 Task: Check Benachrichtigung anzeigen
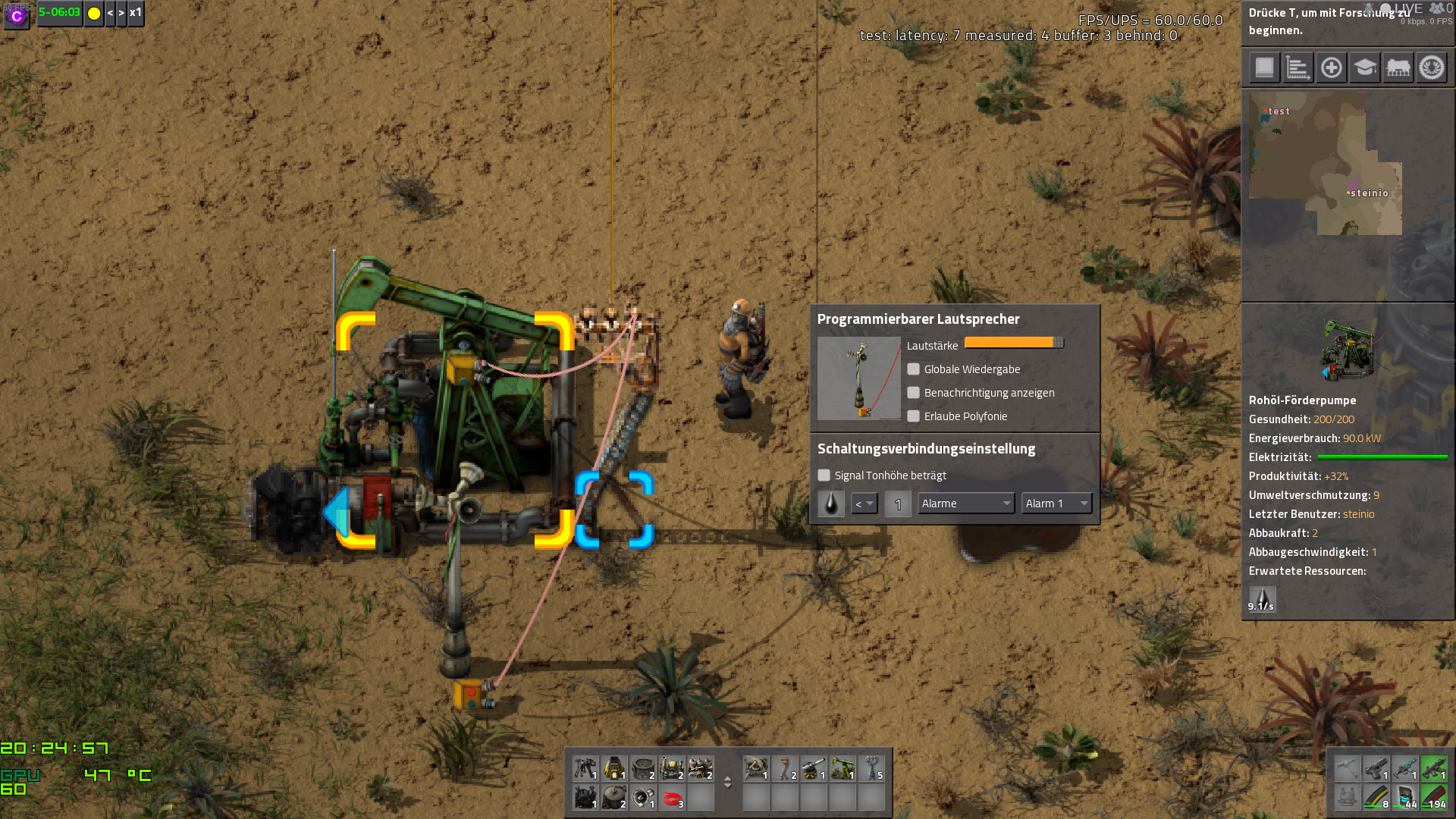[913, 393]
